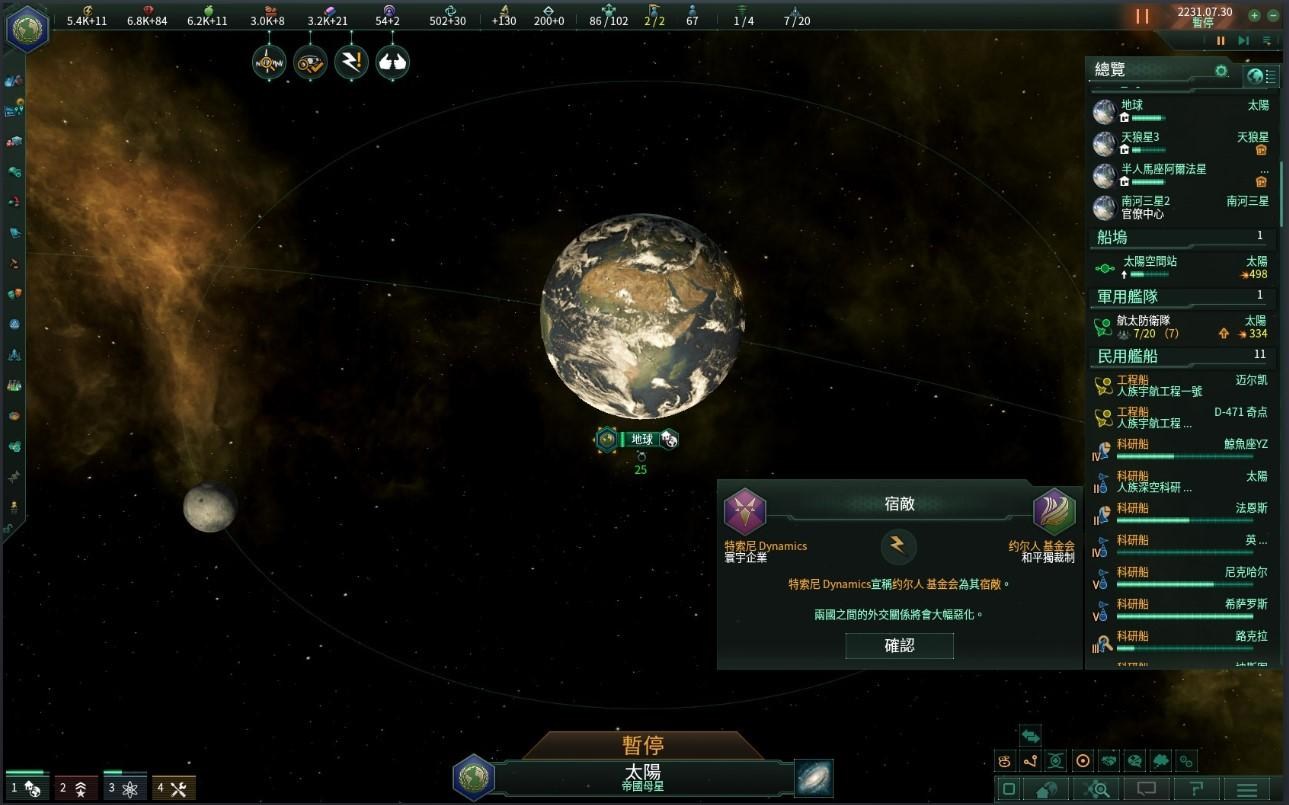Toggle the handshake diplomacy map filter
The width and height of the screenshot is (1289, 805).
click(x=1108, y=761)
